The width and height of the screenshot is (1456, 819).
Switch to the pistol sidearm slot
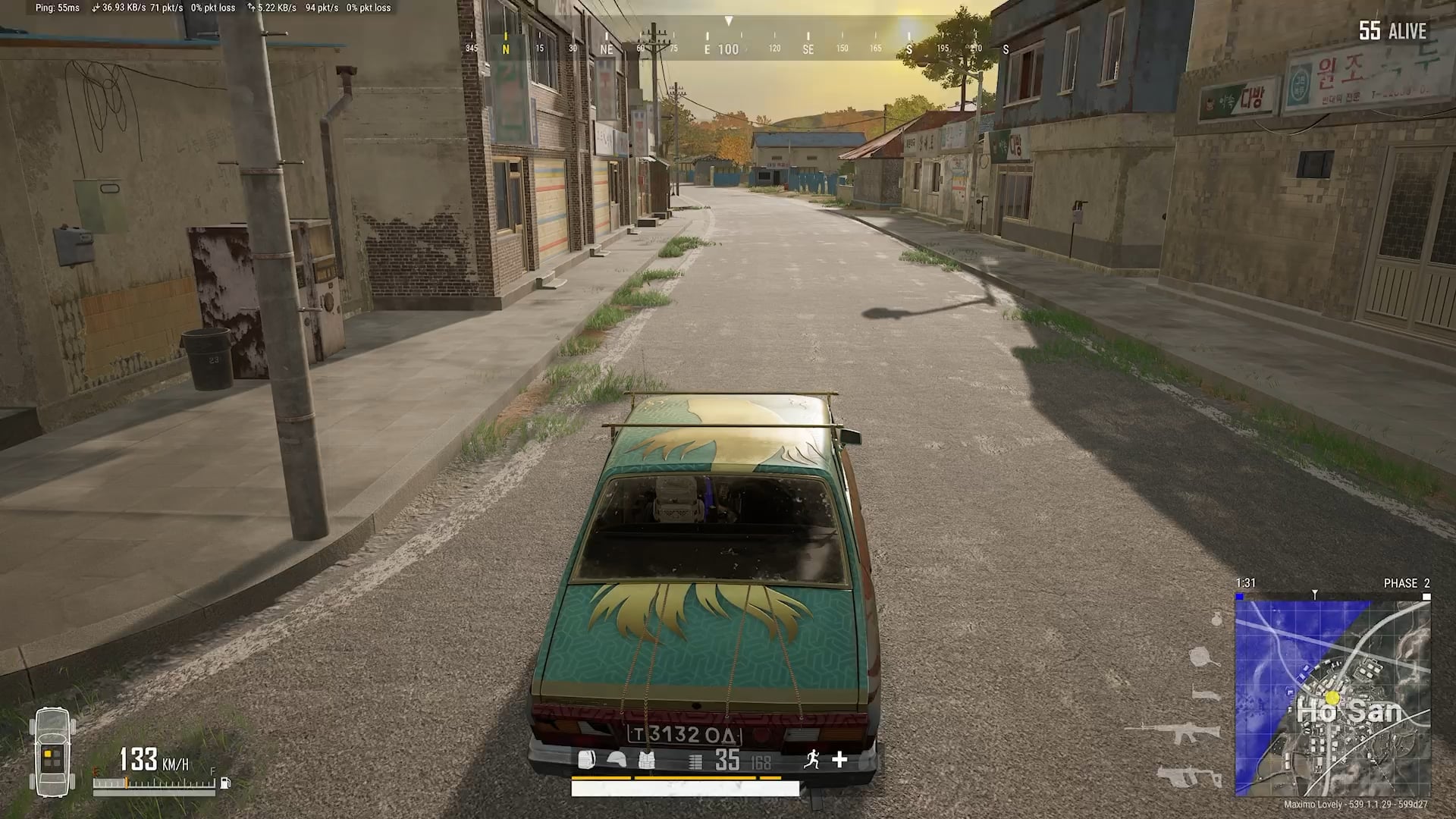1206,693
